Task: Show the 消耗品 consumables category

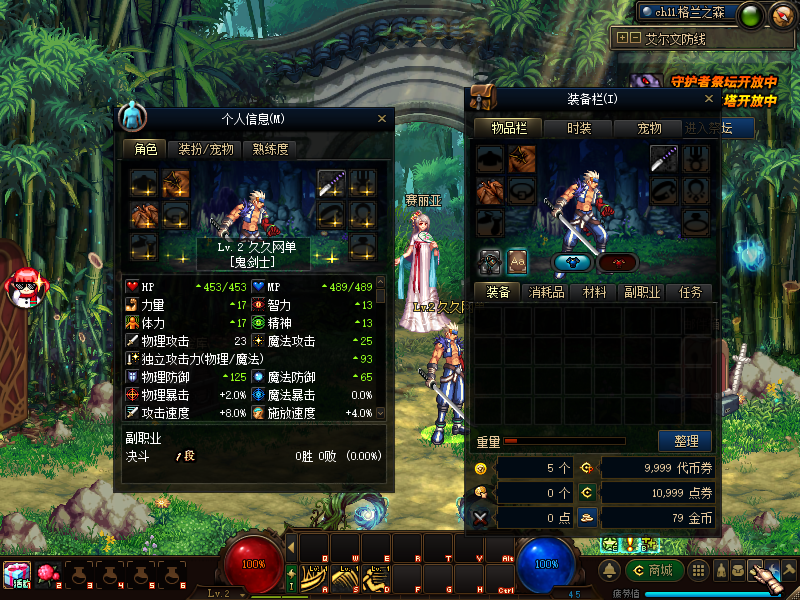Action: [546, 292]
